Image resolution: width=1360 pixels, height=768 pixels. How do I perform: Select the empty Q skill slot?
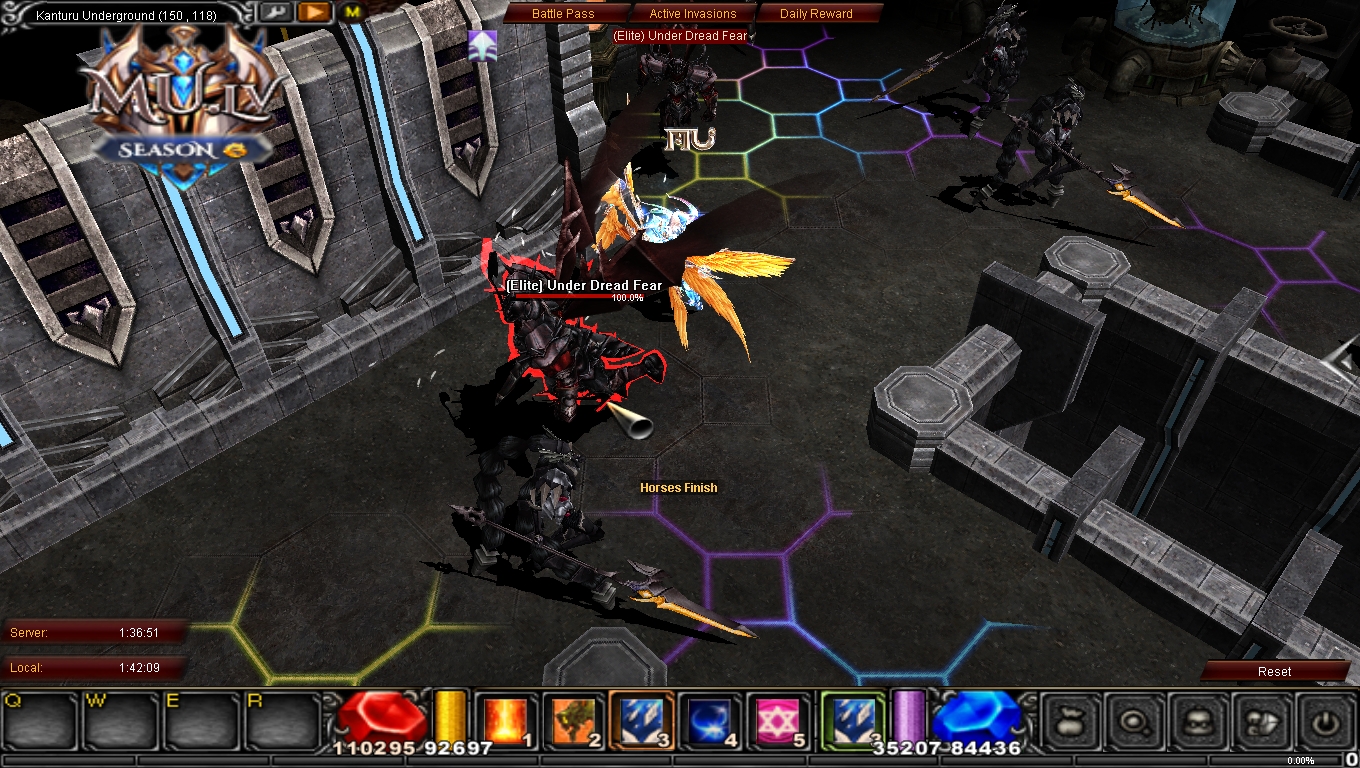click(x=38, y=722)
